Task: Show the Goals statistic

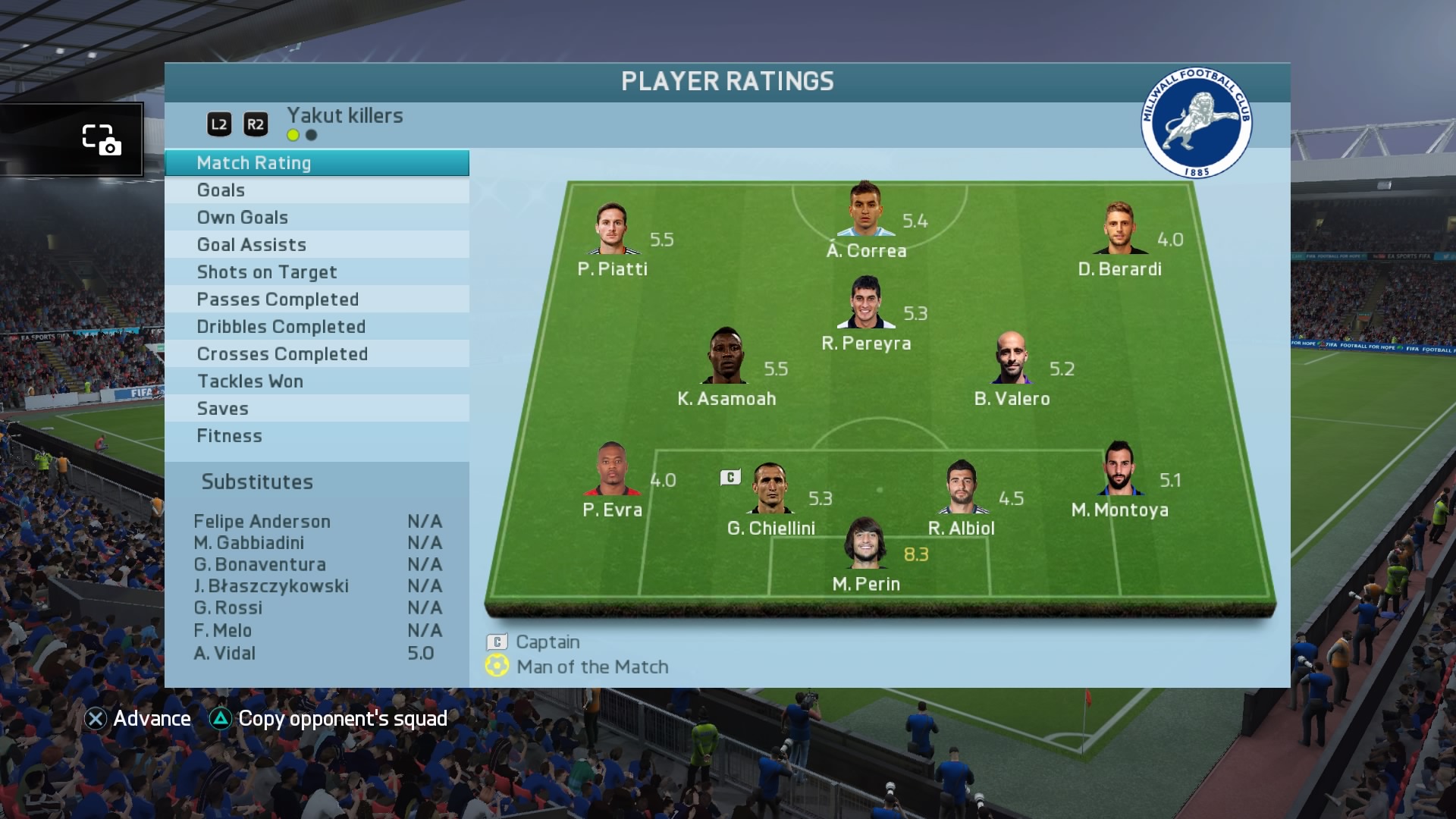Action: click(x=316, y=190)
